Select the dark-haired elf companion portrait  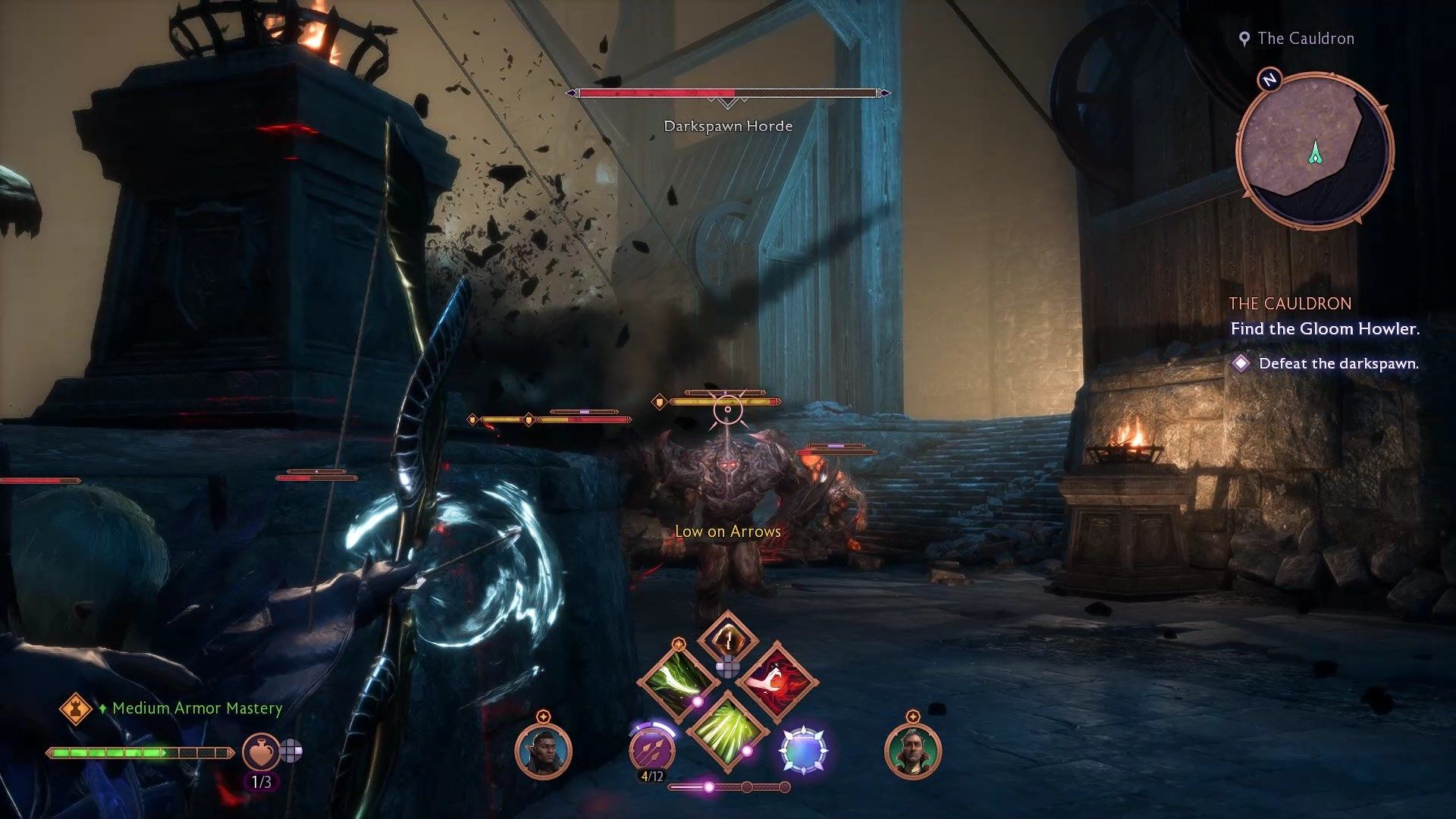[x=543, y=751]
